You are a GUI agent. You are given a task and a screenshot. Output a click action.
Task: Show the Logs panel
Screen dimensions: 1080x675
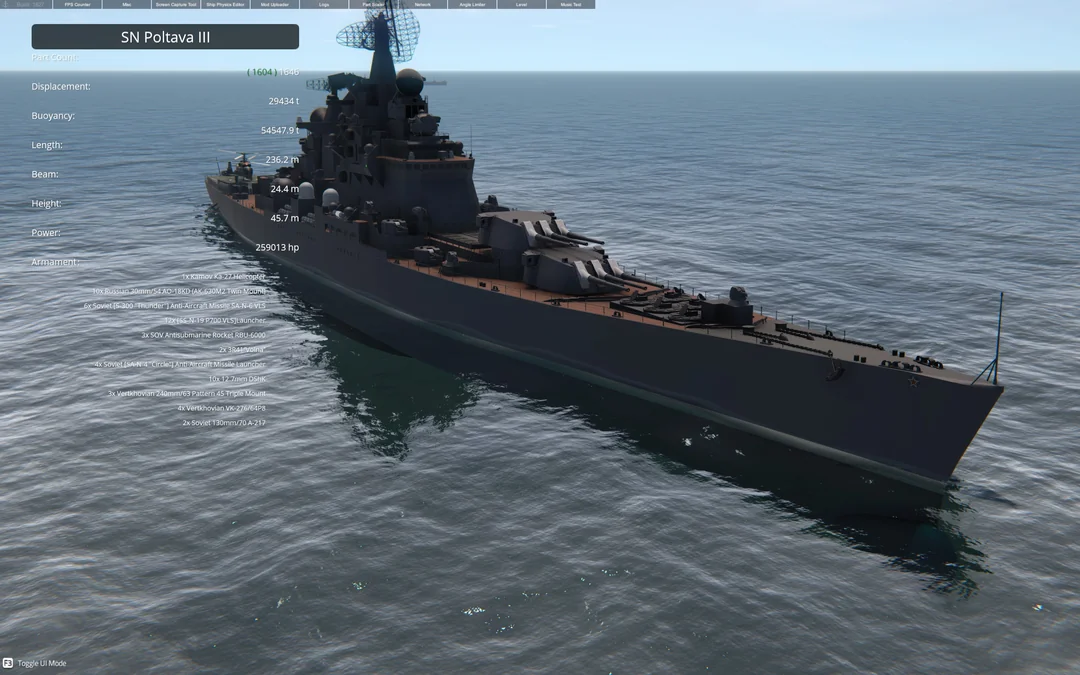pos(324,4)
